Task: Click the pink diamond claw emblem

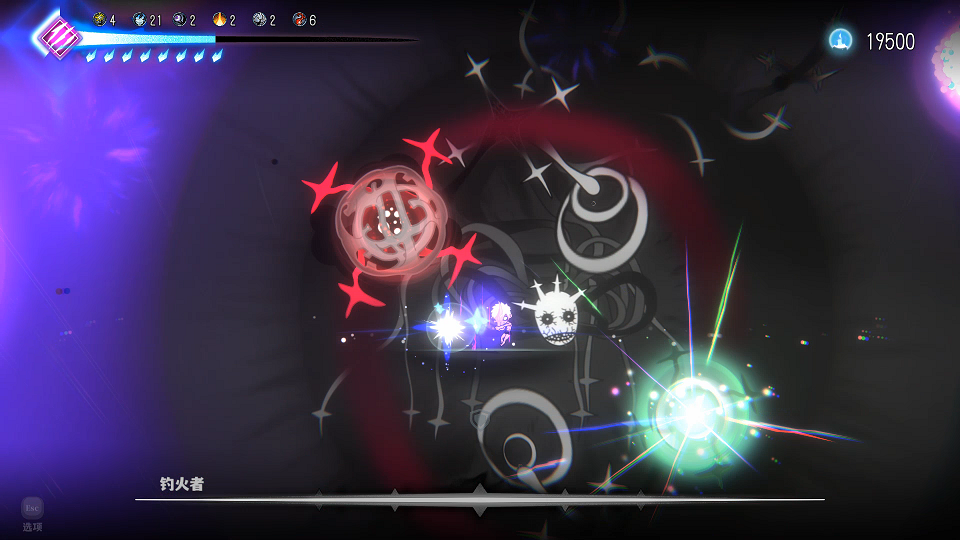Action: [58, 37]
